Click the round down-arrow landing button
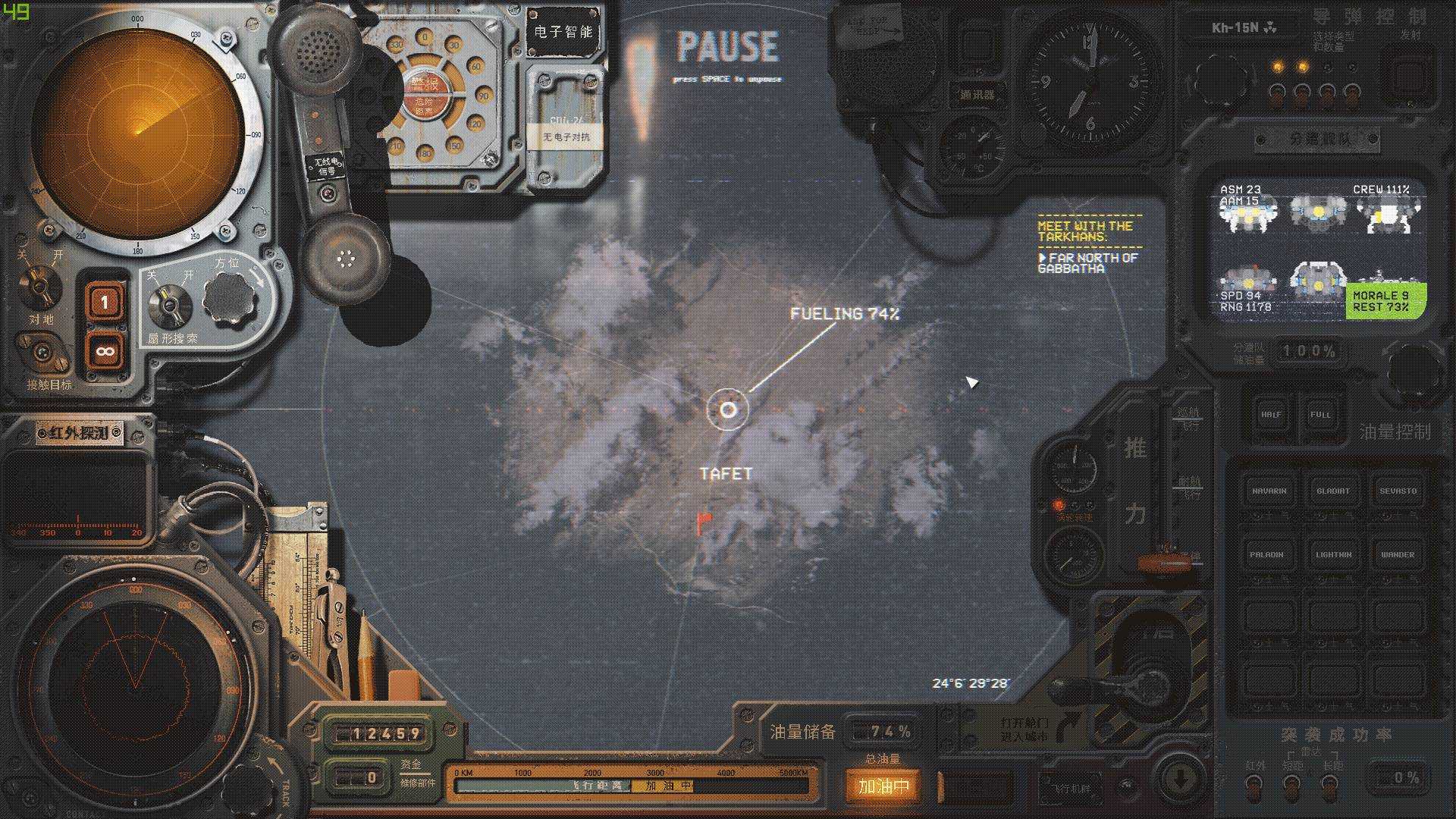 pos(1179,778)
